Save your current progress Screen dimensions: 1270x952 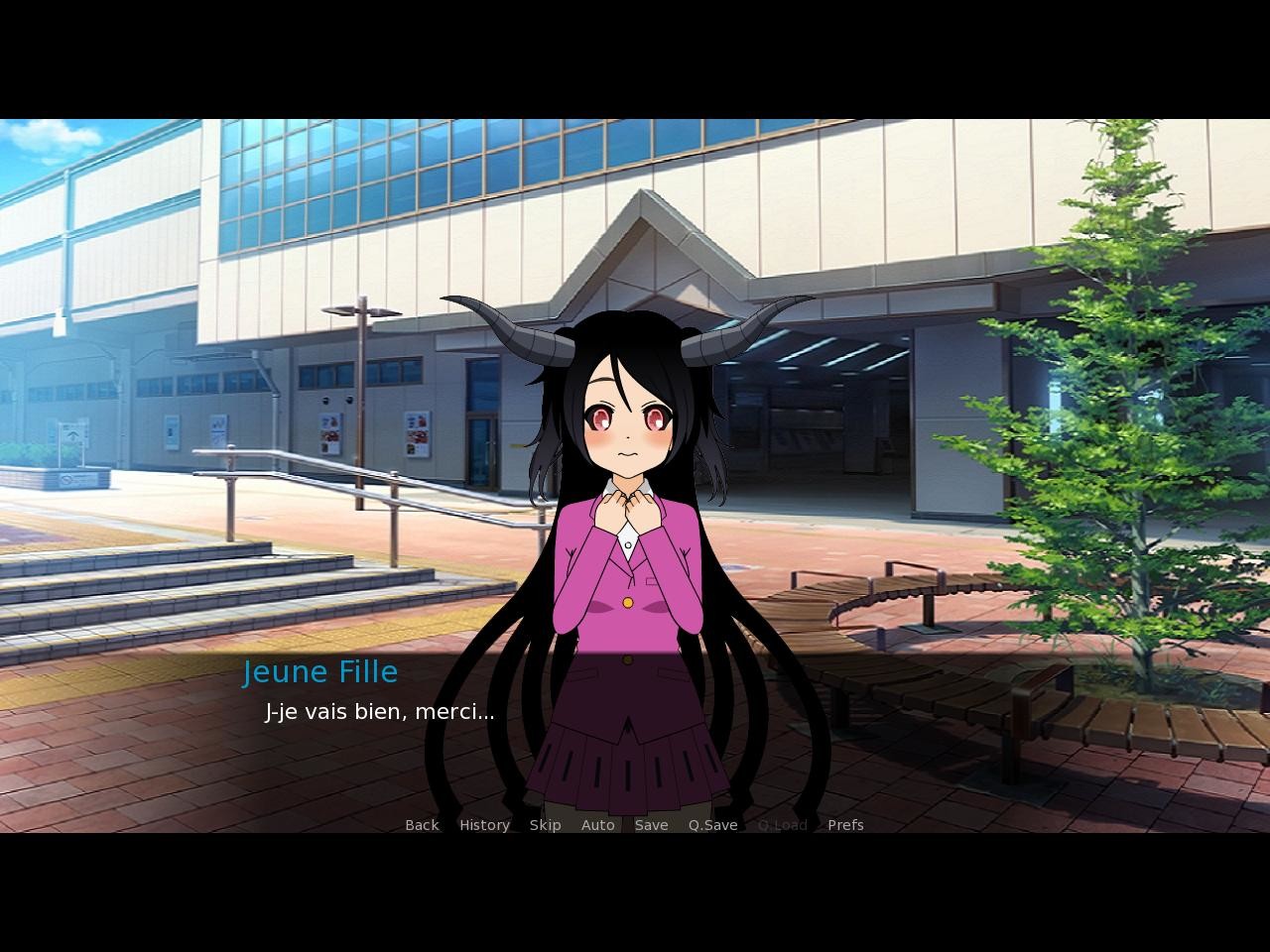[x=651, y=824]
